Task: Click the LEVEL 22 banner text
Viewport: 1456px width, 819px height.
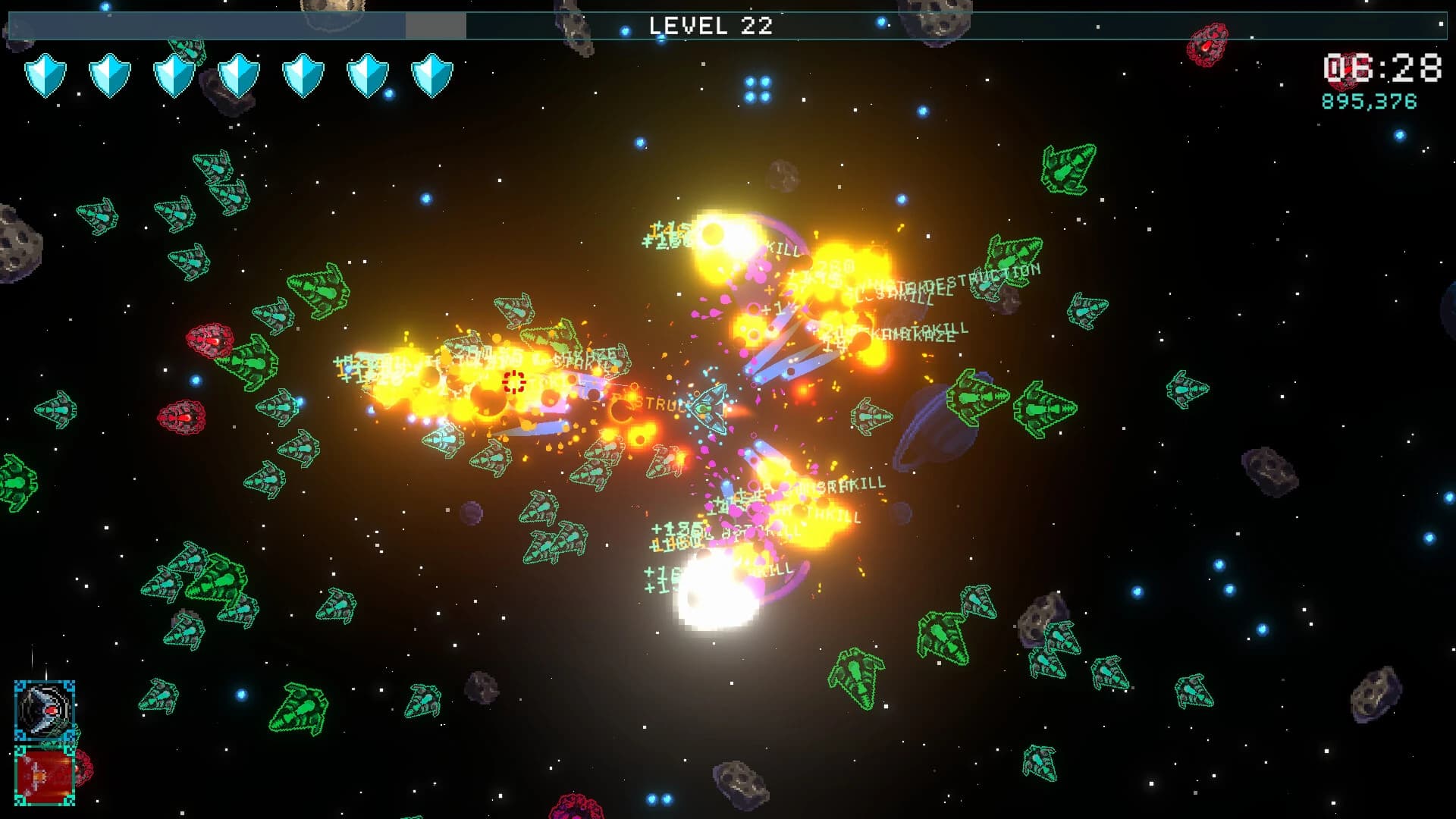Action: [x=711, y=27]
